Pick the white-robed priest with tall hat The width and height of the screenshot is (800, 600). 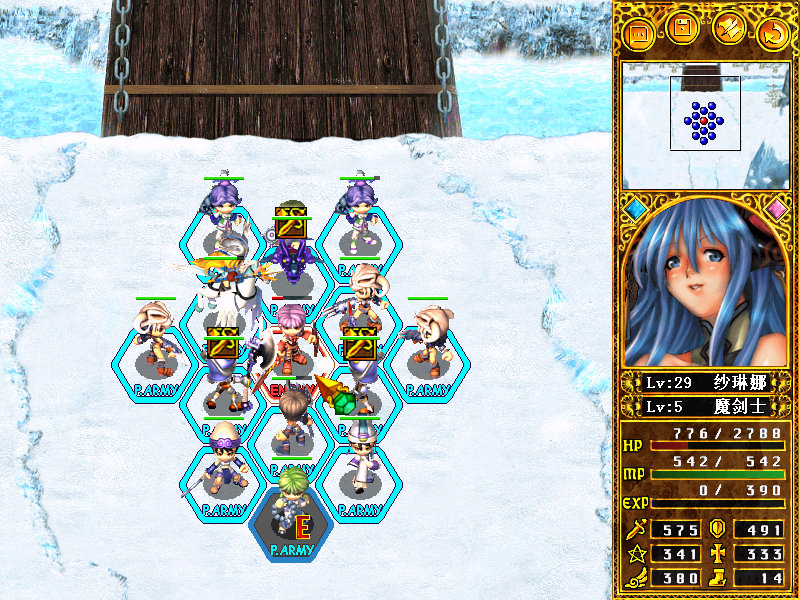(x=359, y=455)
